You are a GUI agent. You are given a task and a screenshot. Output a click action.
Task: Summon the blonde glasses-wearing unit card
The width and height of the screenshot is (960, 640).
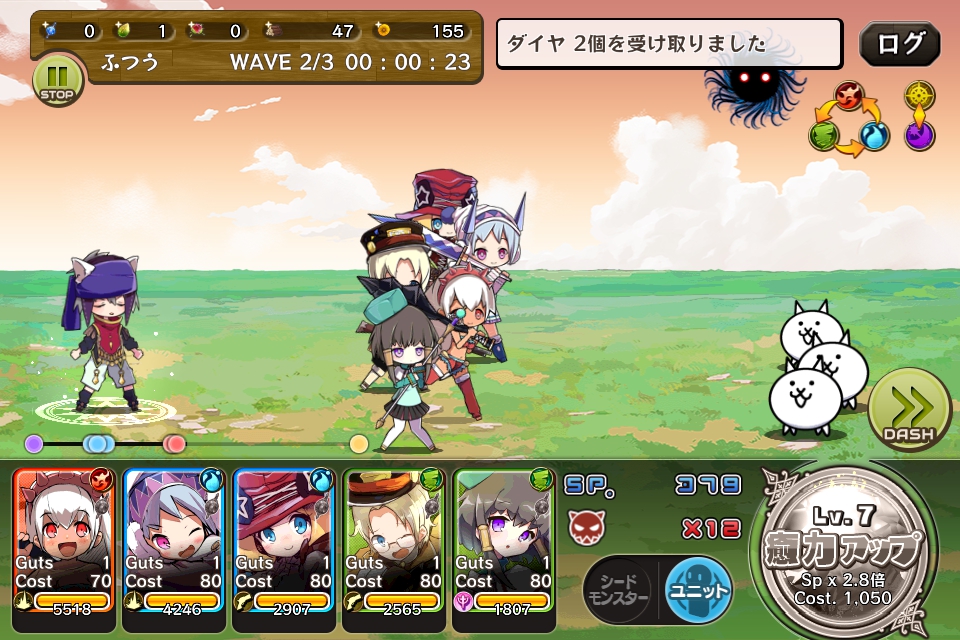pos(393,538)
